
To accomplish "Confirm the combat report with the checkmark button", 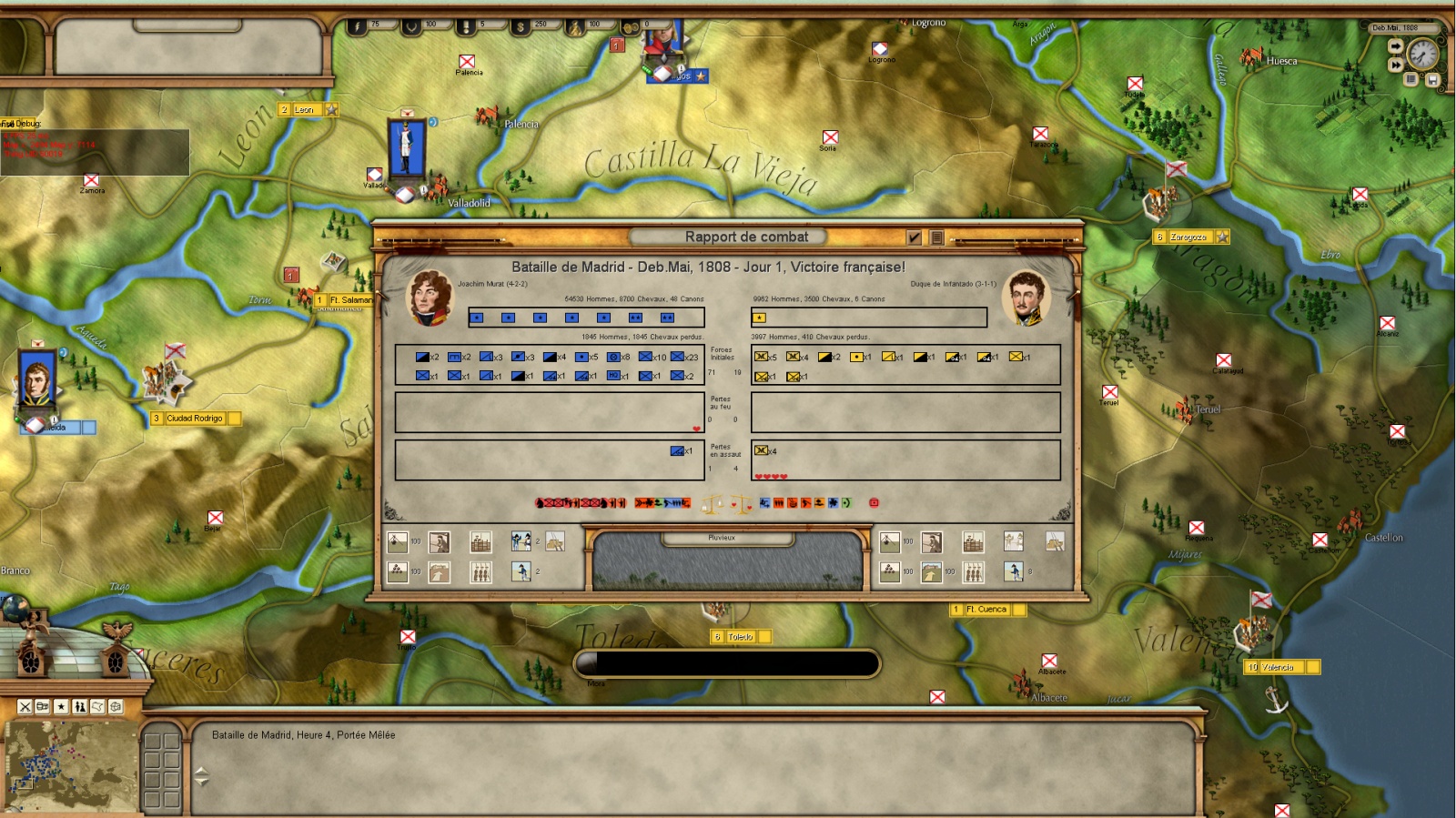I will coord(915,237).
